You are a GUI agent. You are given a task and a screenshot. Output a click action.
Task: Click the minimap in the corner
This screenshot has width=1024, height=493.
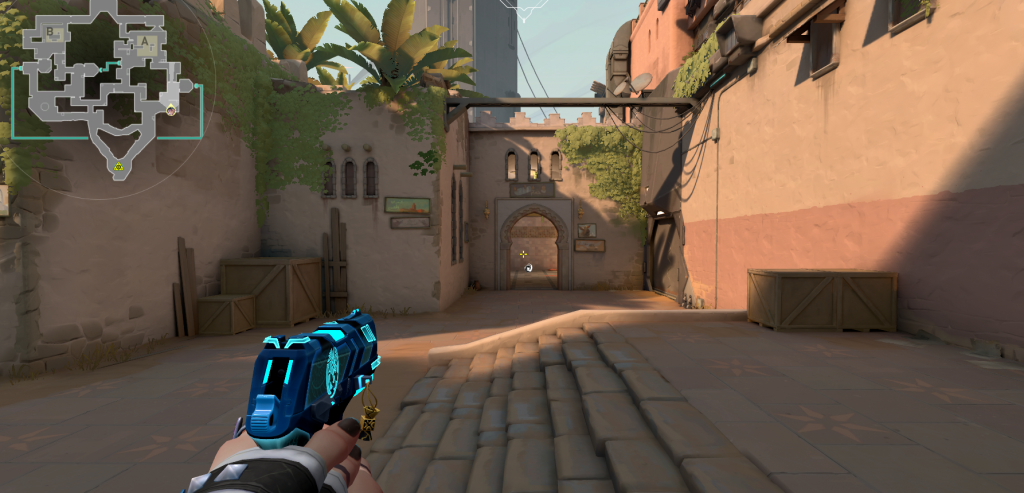click(x=105, y=90)
